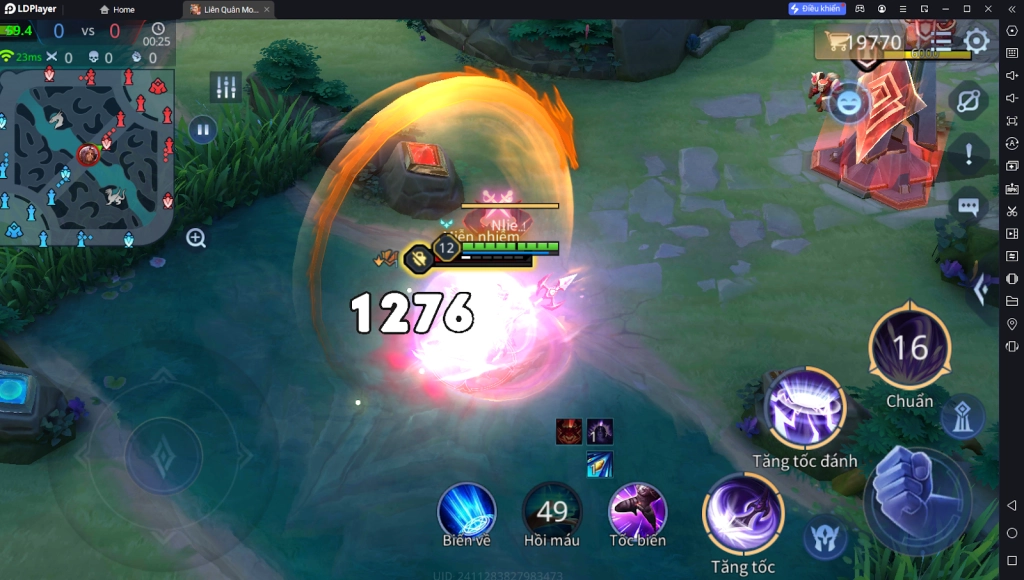The image size is (1024, 580).
Task: Cast the Tăng tốc skill
Action: pos(743,514)
